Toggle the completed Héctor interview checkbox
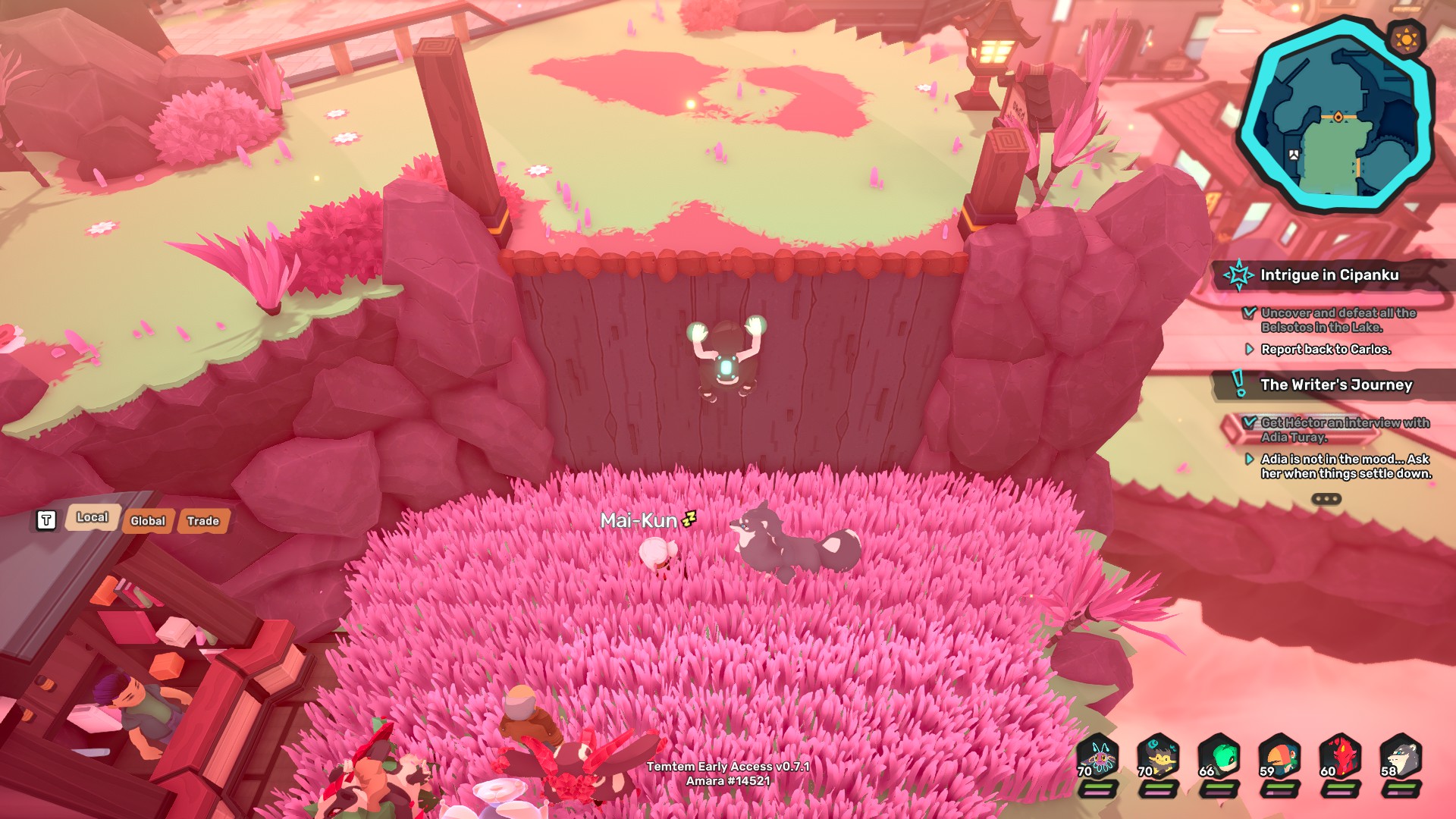The height and width of the screenshot is (819, 1456). pyautogui.click(x=1250, y=425)
